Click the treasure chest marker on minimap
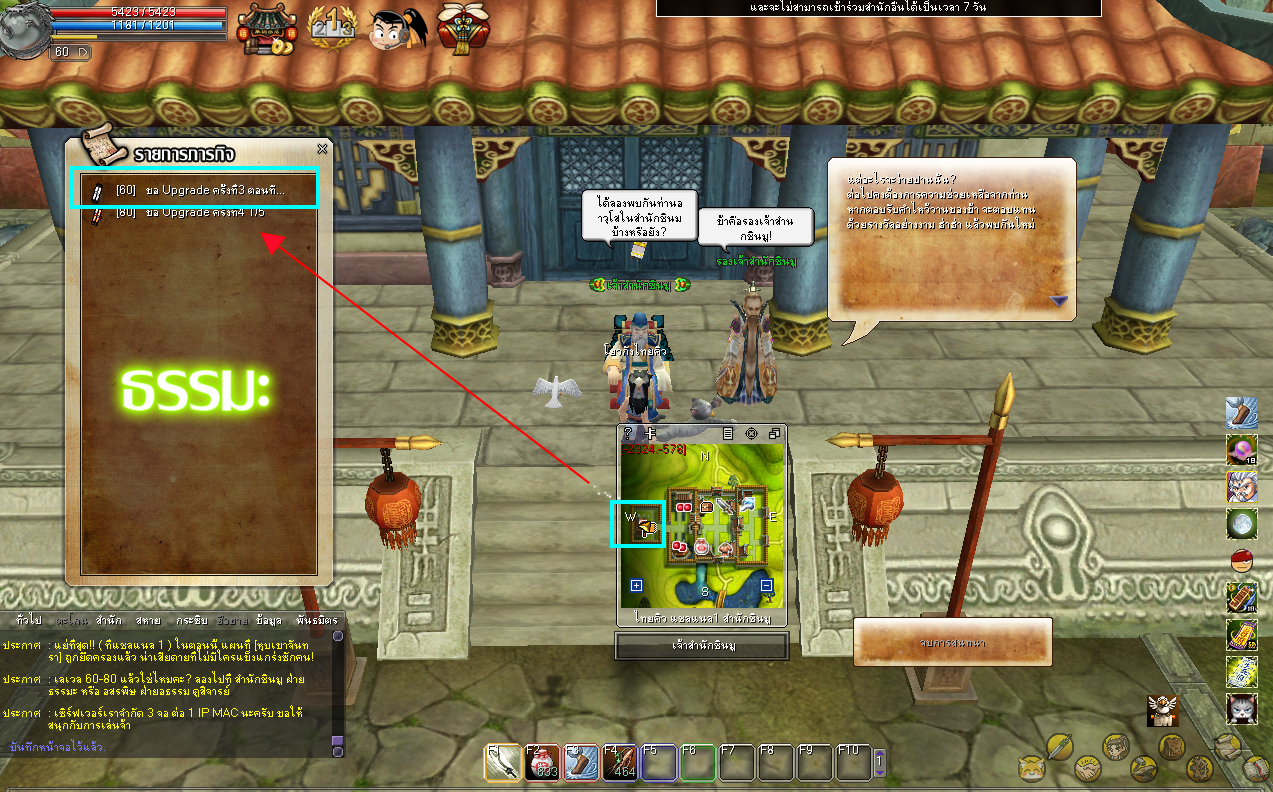 tap(707, 507)
